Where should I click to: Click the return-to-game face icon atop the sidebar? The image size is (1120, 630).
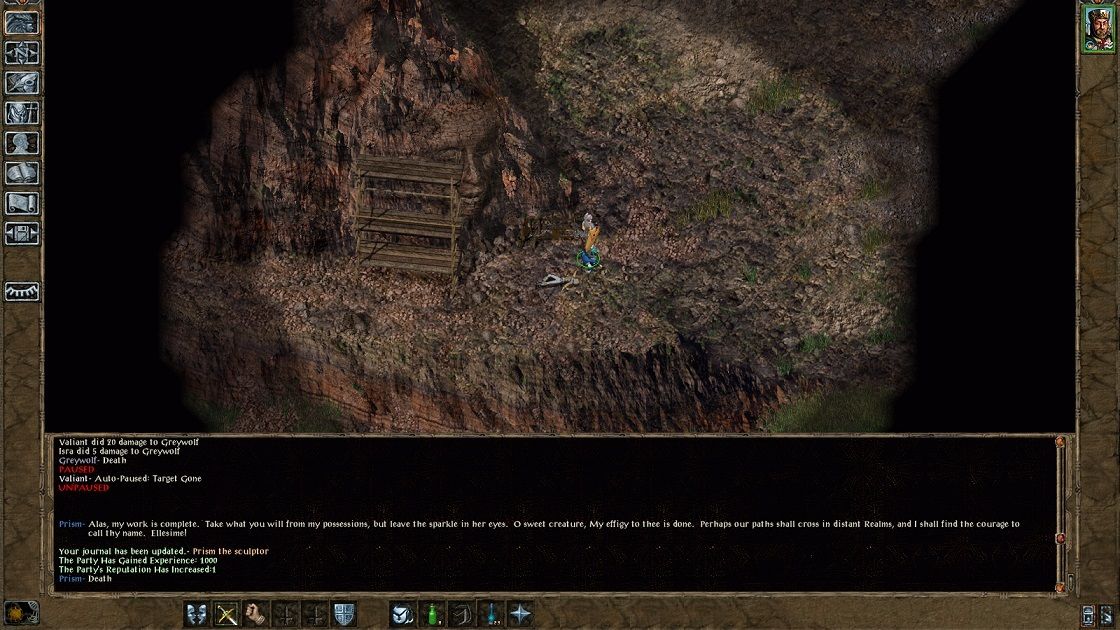[22, 22]
